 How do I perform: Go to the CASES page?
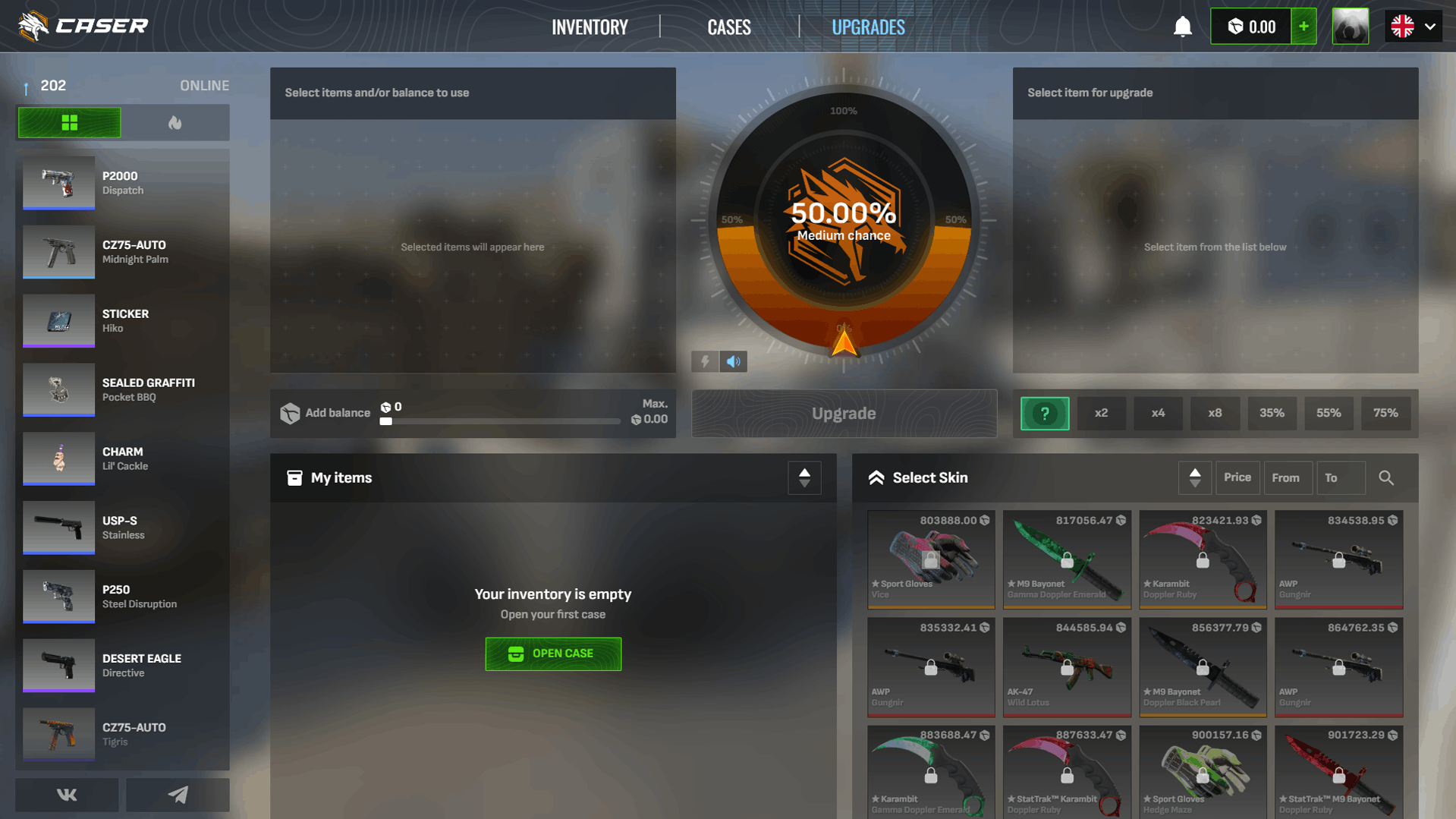(728, 26)
